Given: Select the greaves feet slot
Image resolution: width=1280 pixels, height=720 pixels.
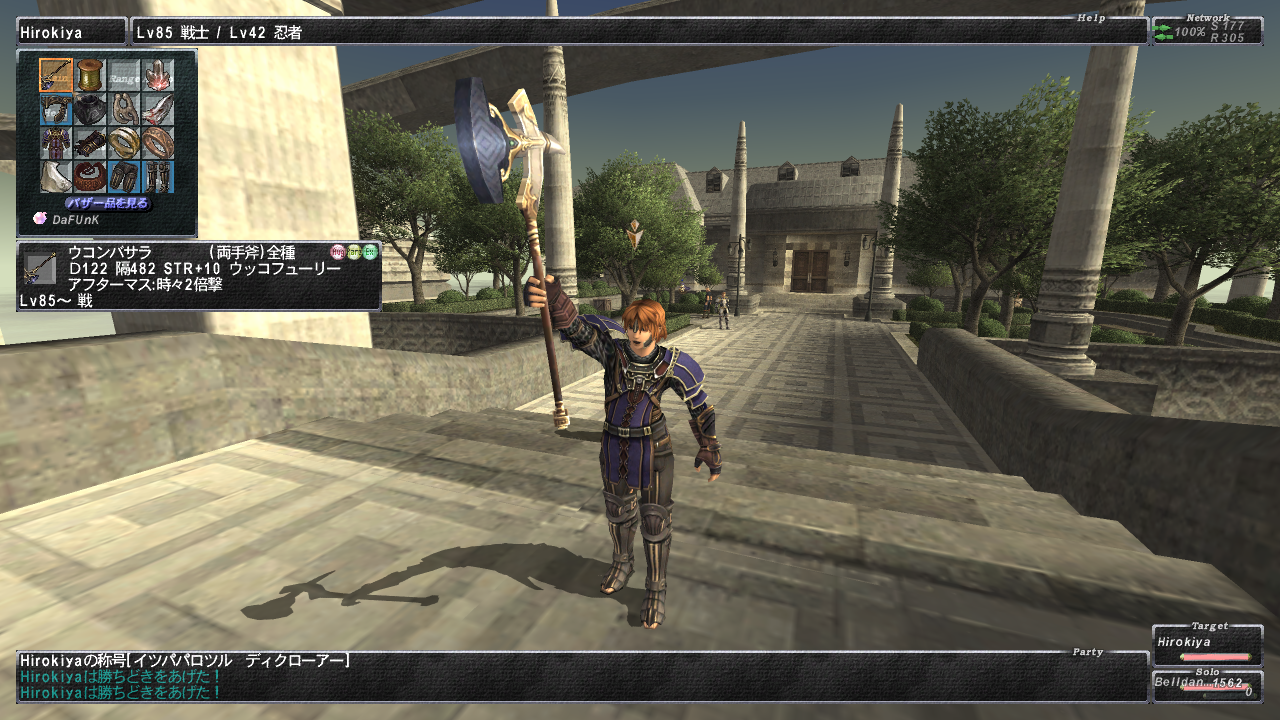Looking at the screenshot, I should coord(158,177).
